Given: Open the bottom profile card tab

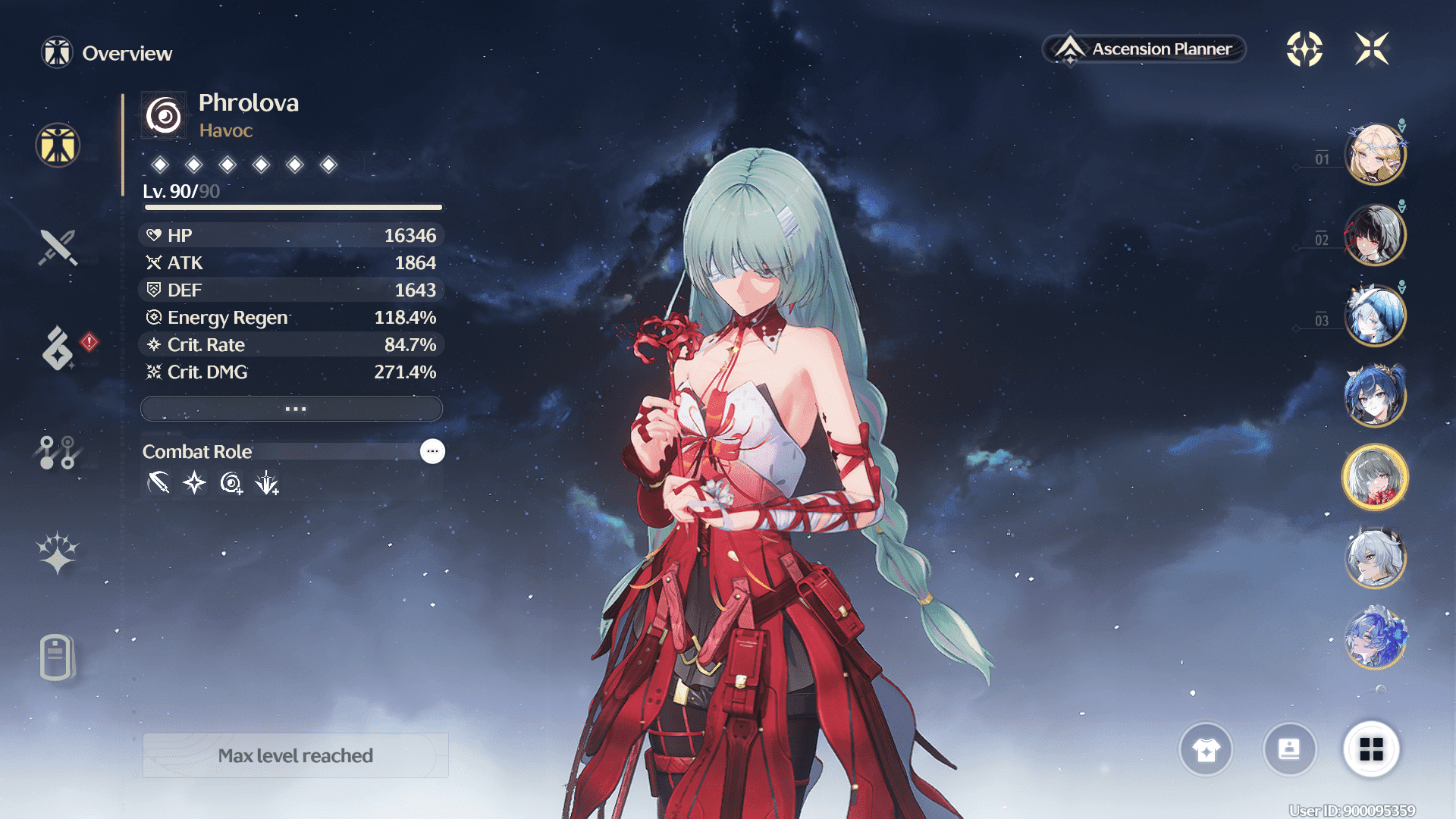Looking at the screenshot, I should click(56, 657).
